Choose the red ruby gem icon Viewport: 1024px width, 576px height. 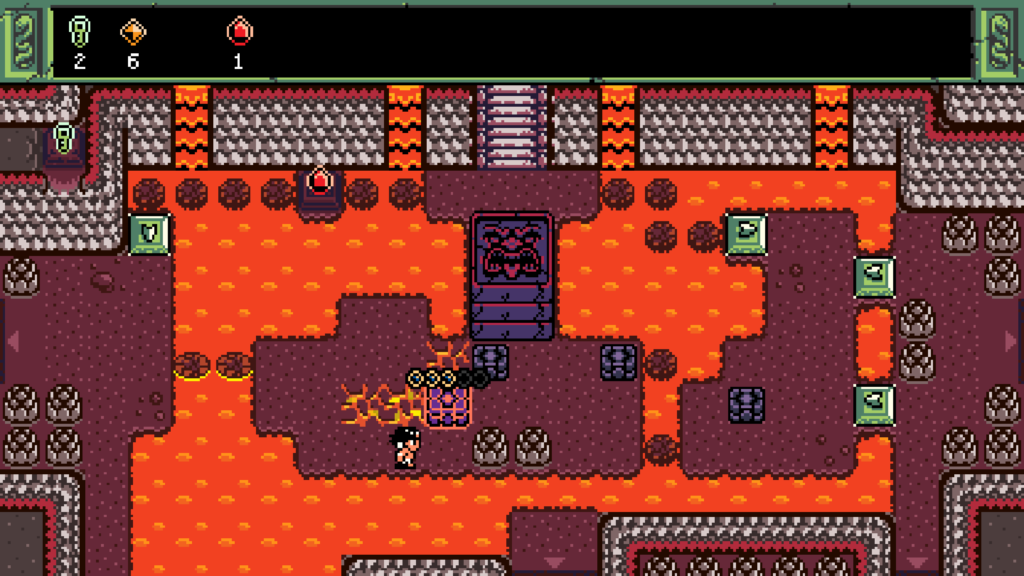click(x=238, y=34)
